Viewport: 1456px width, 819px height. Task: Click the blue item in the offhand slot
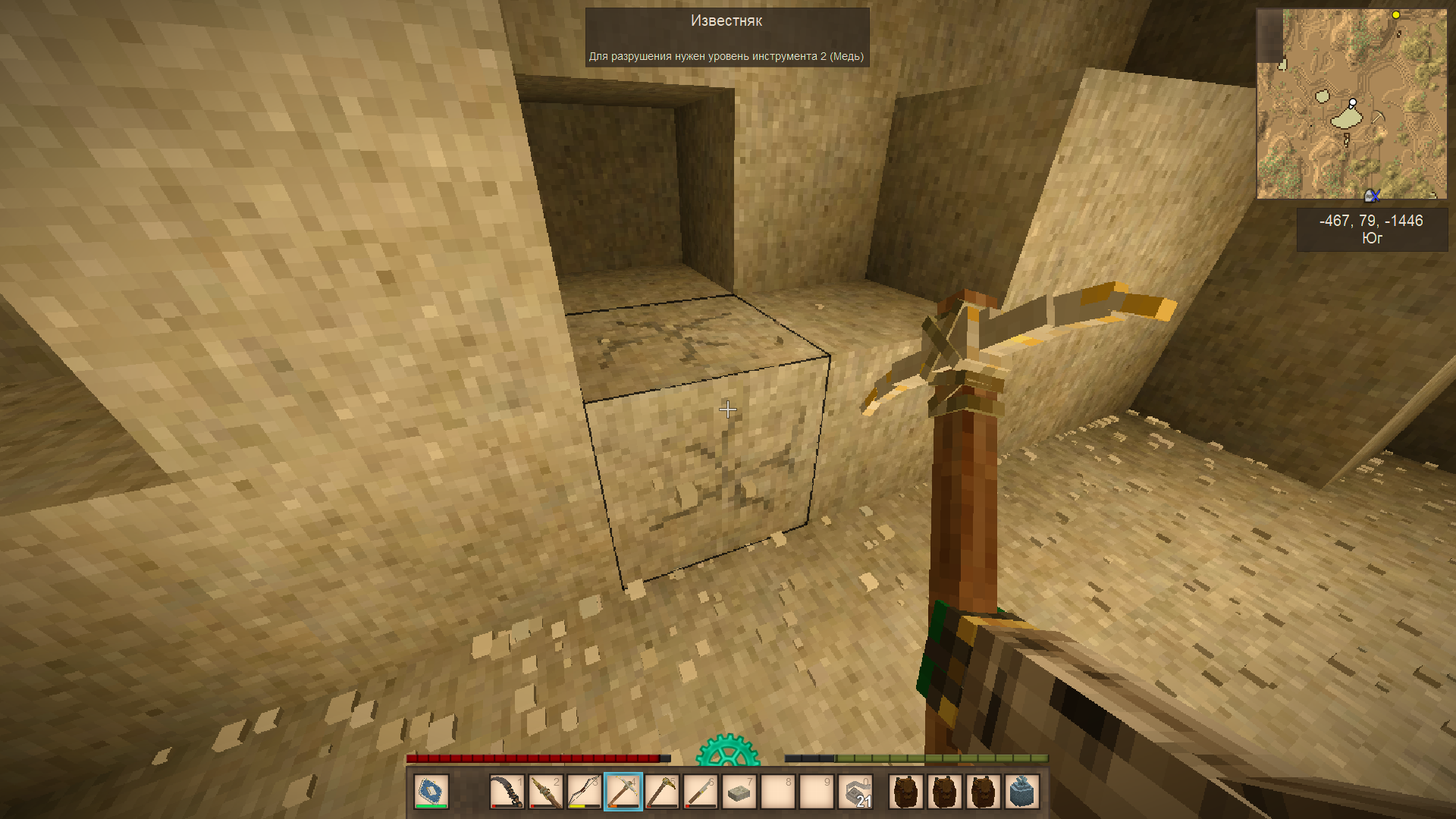(431, 792)
